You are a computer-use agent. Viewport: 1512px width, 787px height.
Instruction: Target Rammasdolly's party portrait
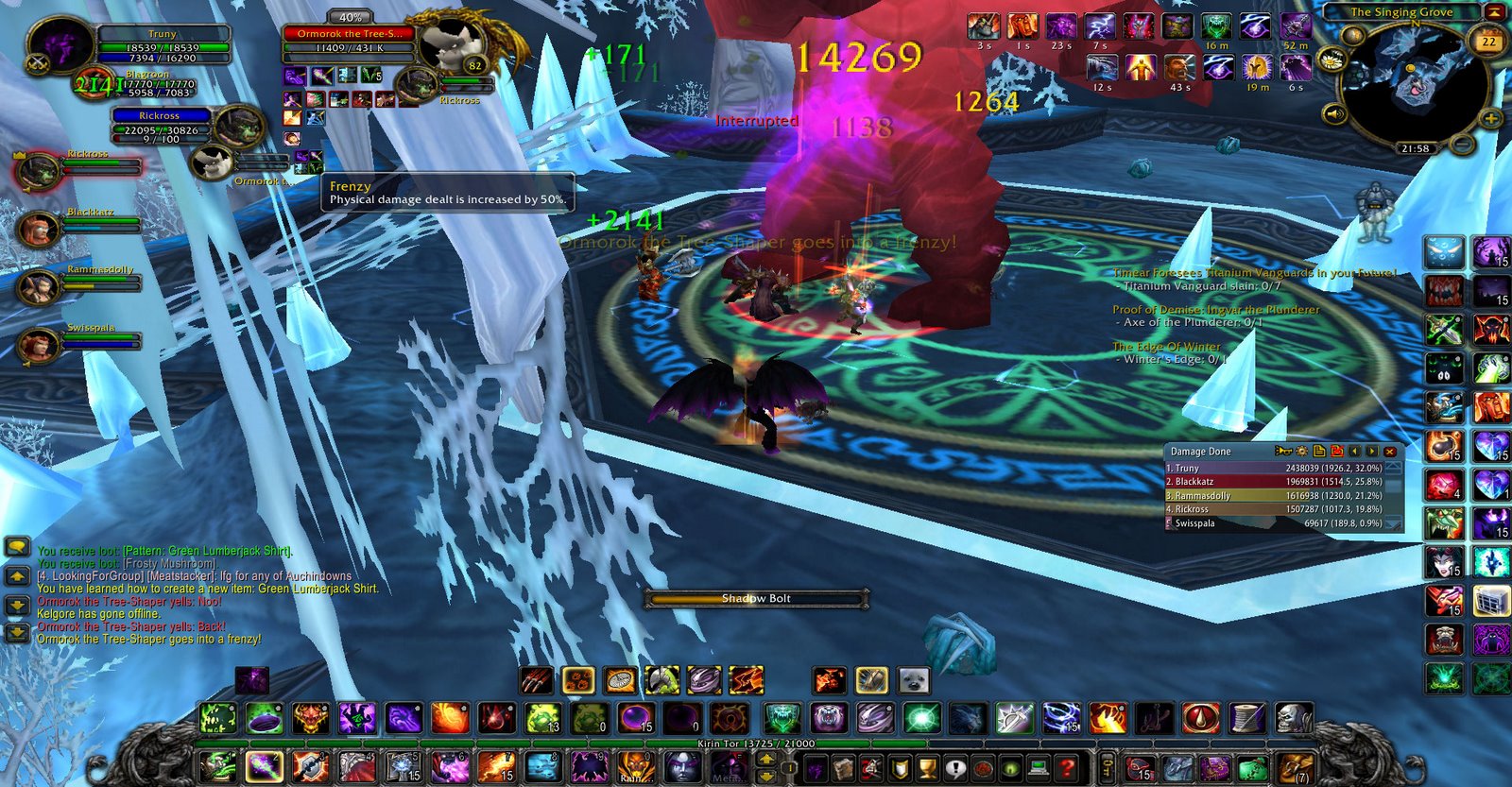(38, 287)
